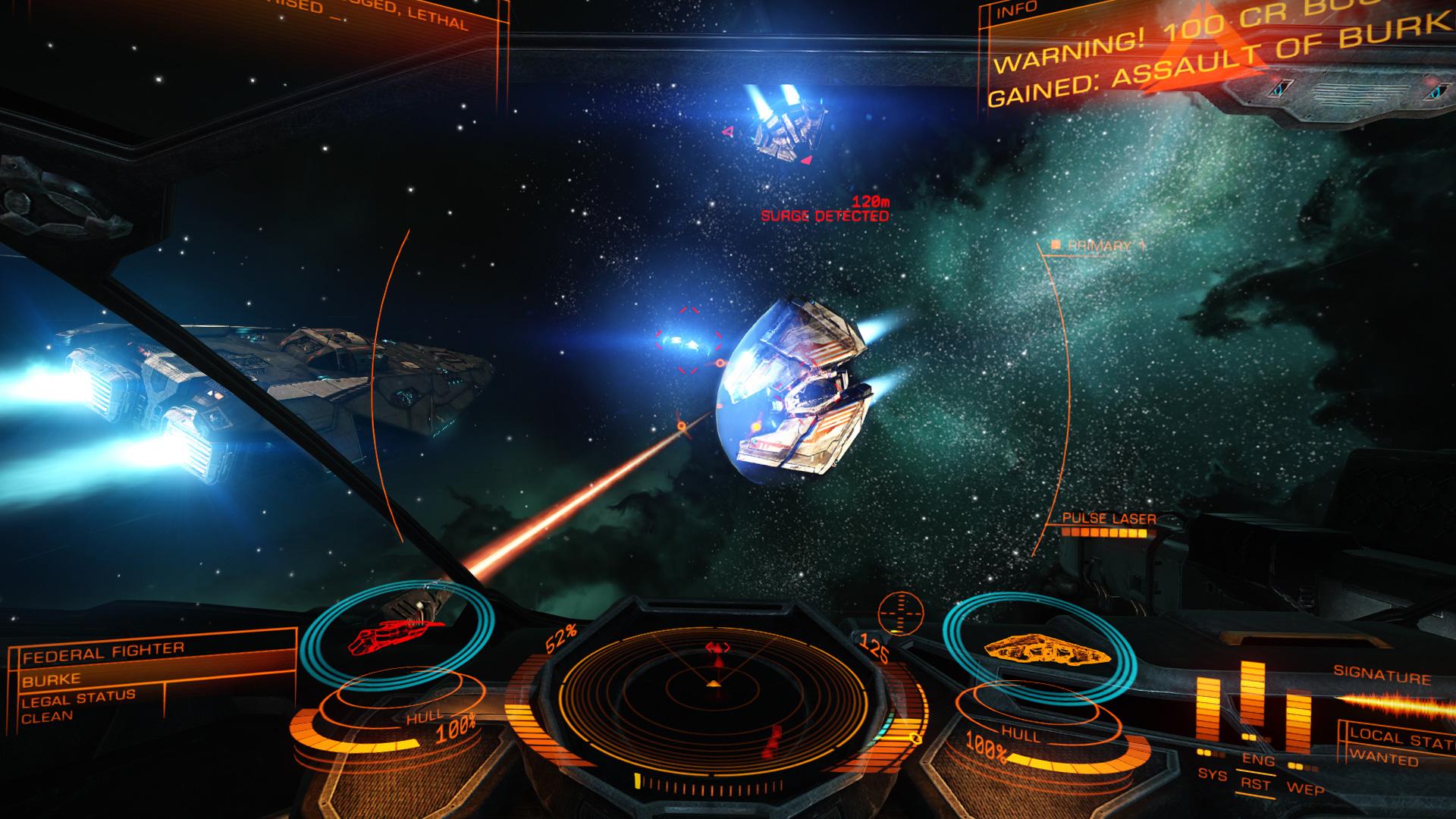The image size is (1456, 819).
Task: Divert power to SYS
Action: [x=1211, y=774]
